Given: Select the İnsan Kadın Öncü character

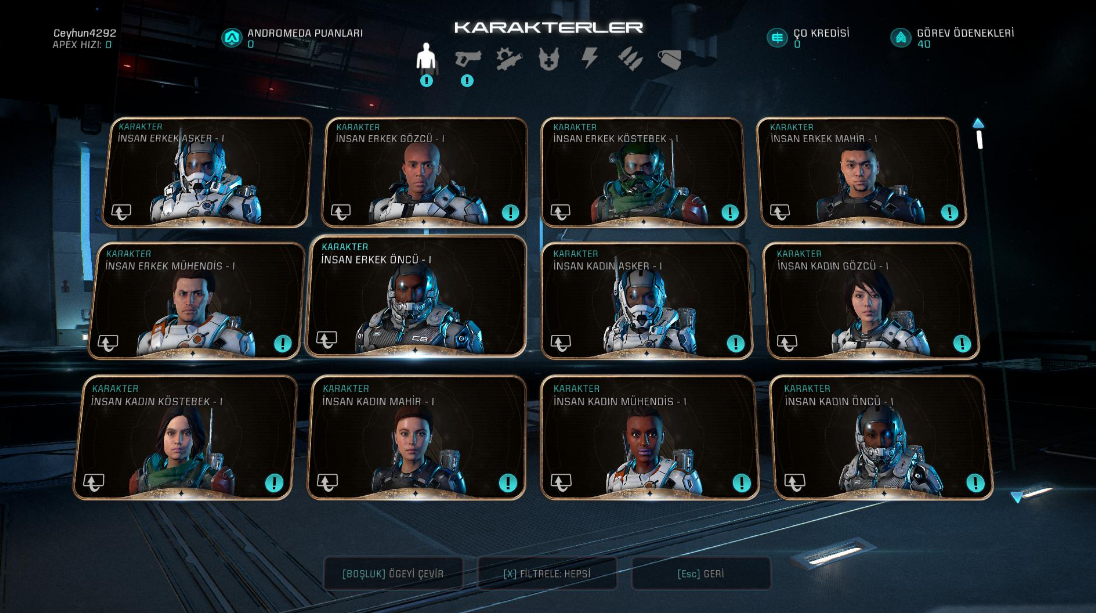Looking at the screenshot, I should click(880, 437).
